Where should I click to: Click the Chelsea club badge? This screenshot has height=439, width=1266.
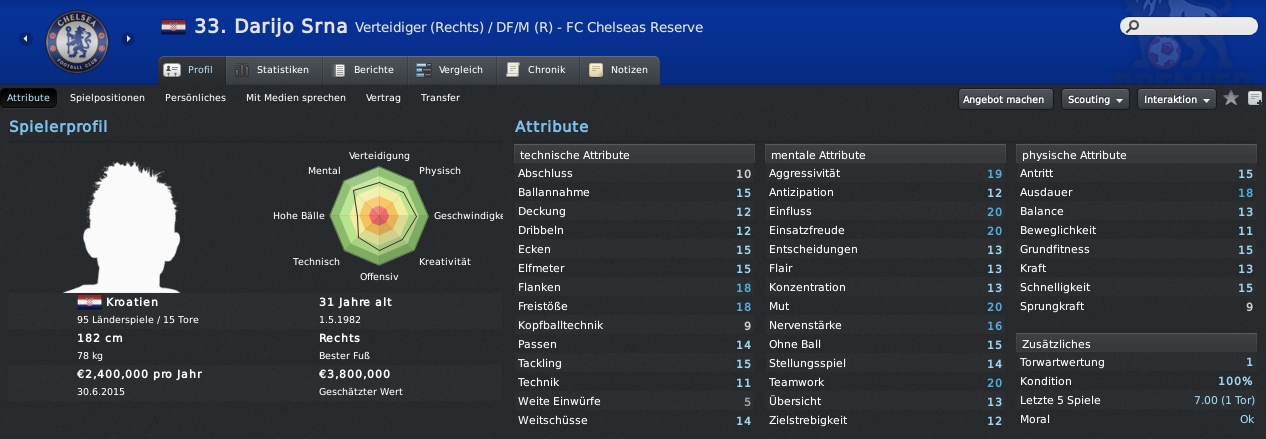point(76,40)
